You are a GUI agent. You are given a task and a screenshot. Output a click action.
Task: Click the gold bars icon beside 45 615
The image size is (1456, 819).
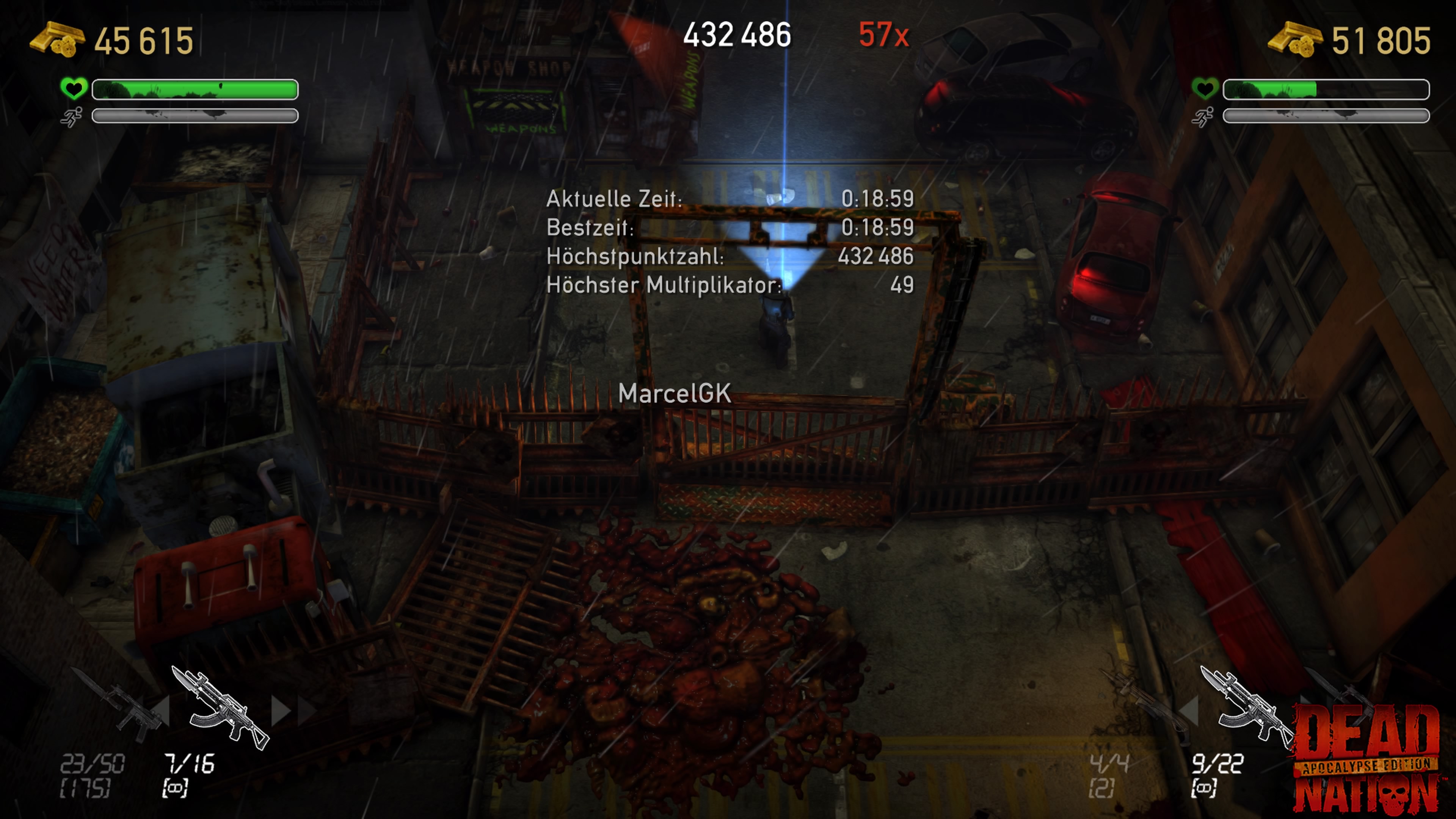tap(57, 39)
